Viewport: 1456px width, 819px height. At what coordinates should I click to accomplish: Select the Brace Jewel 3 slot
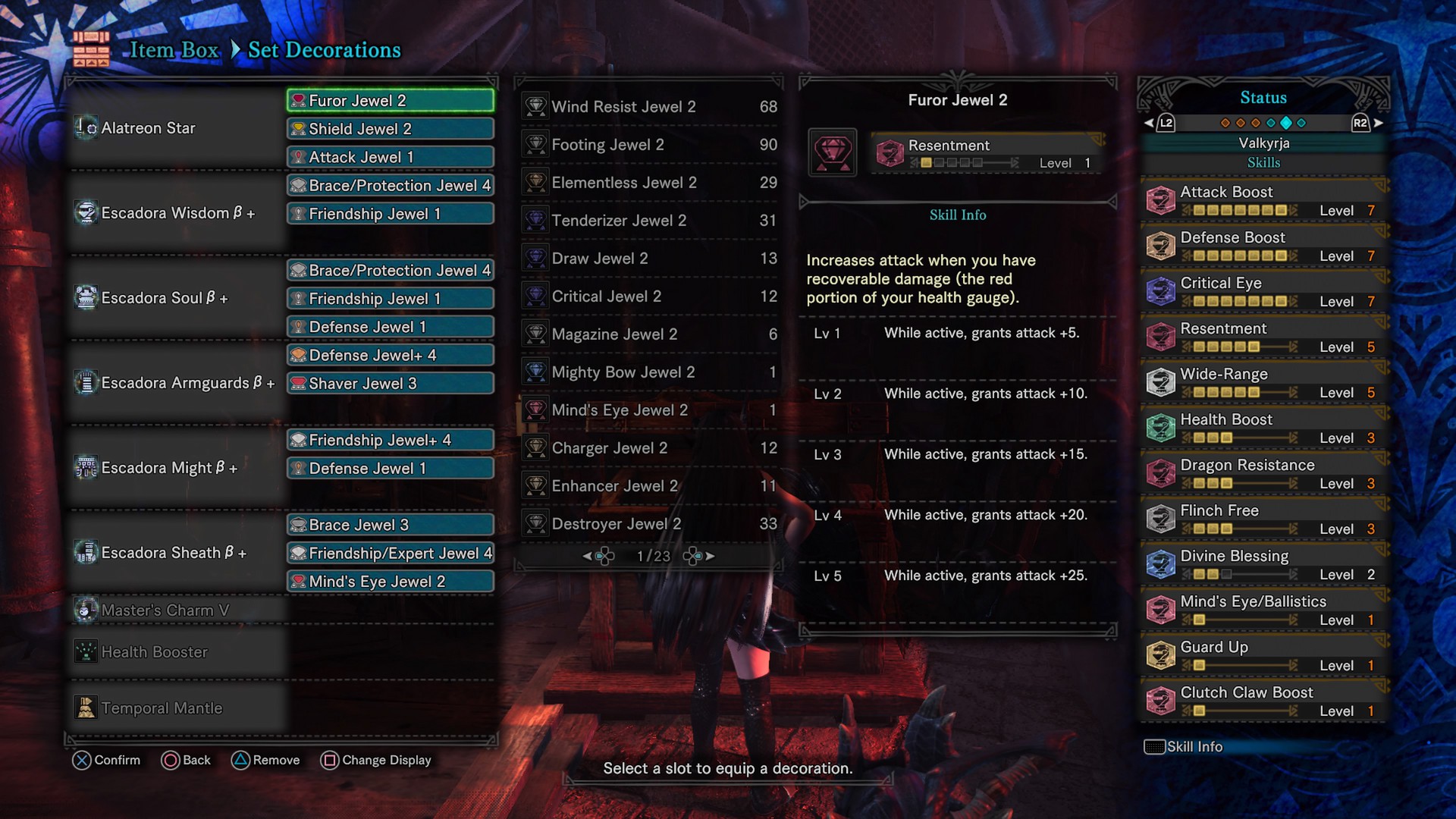tap(390, 525)
